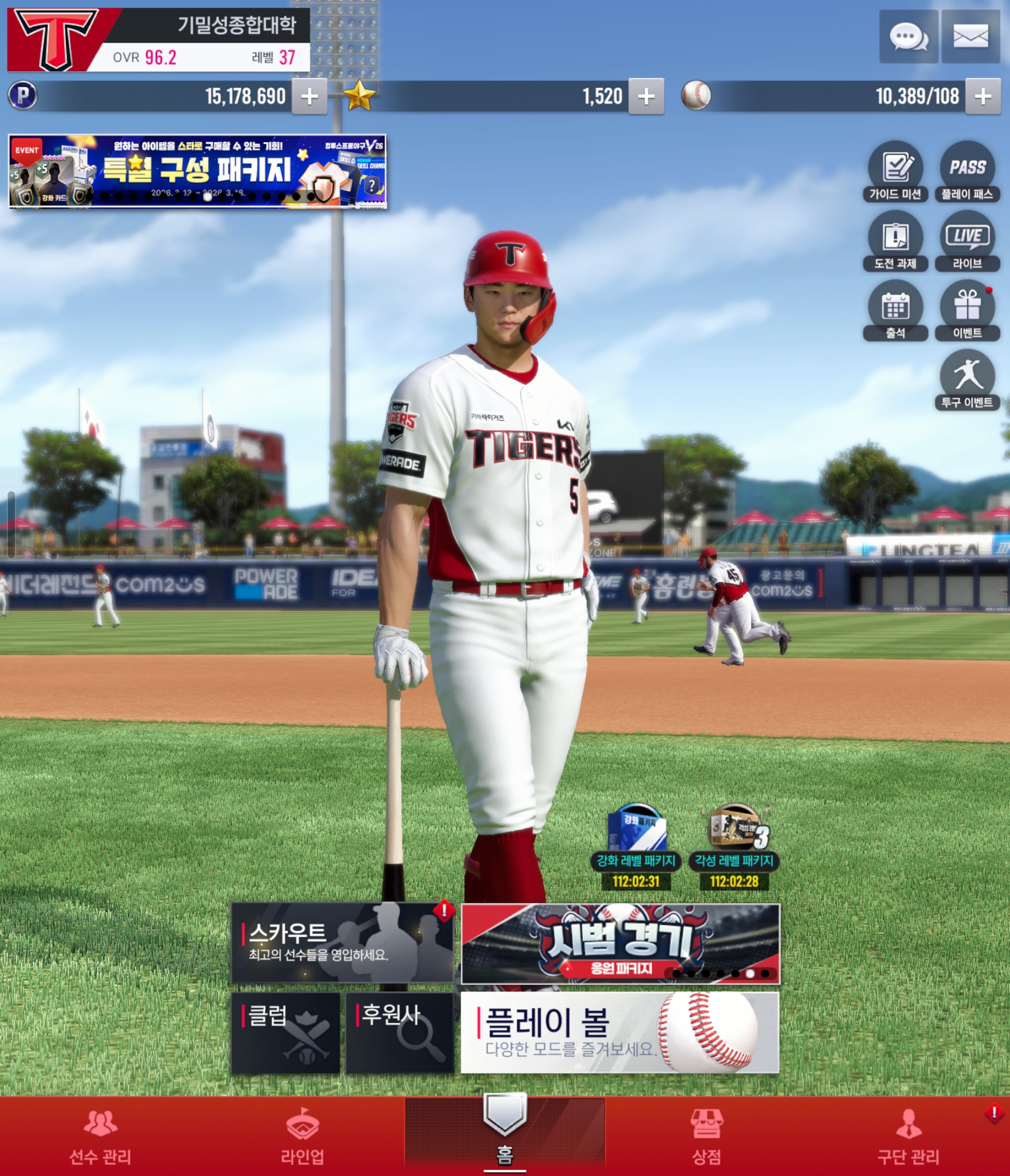Open the mailbox envelope icon

click(970, 37)
